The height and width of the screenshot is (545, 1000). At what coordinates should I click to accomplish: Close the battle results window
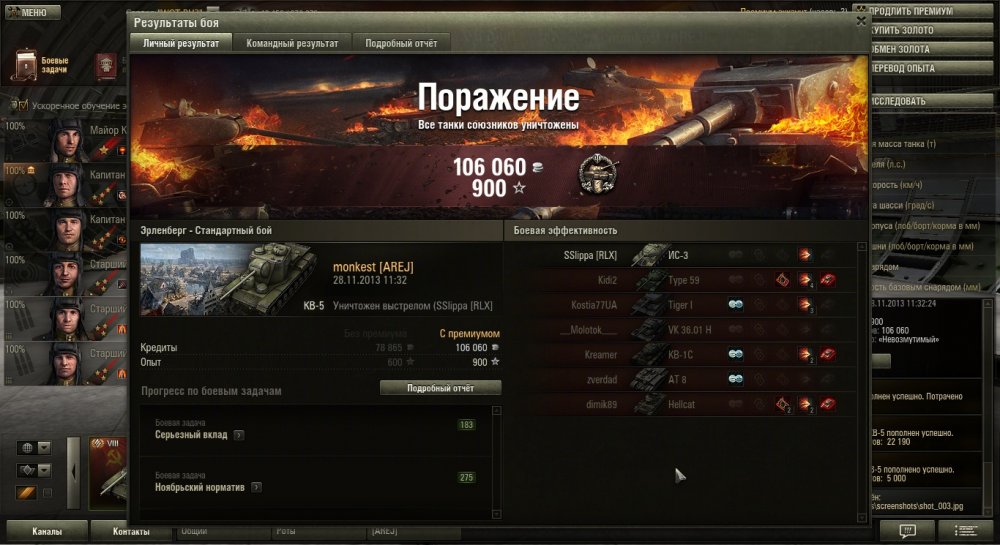point(861,20)
